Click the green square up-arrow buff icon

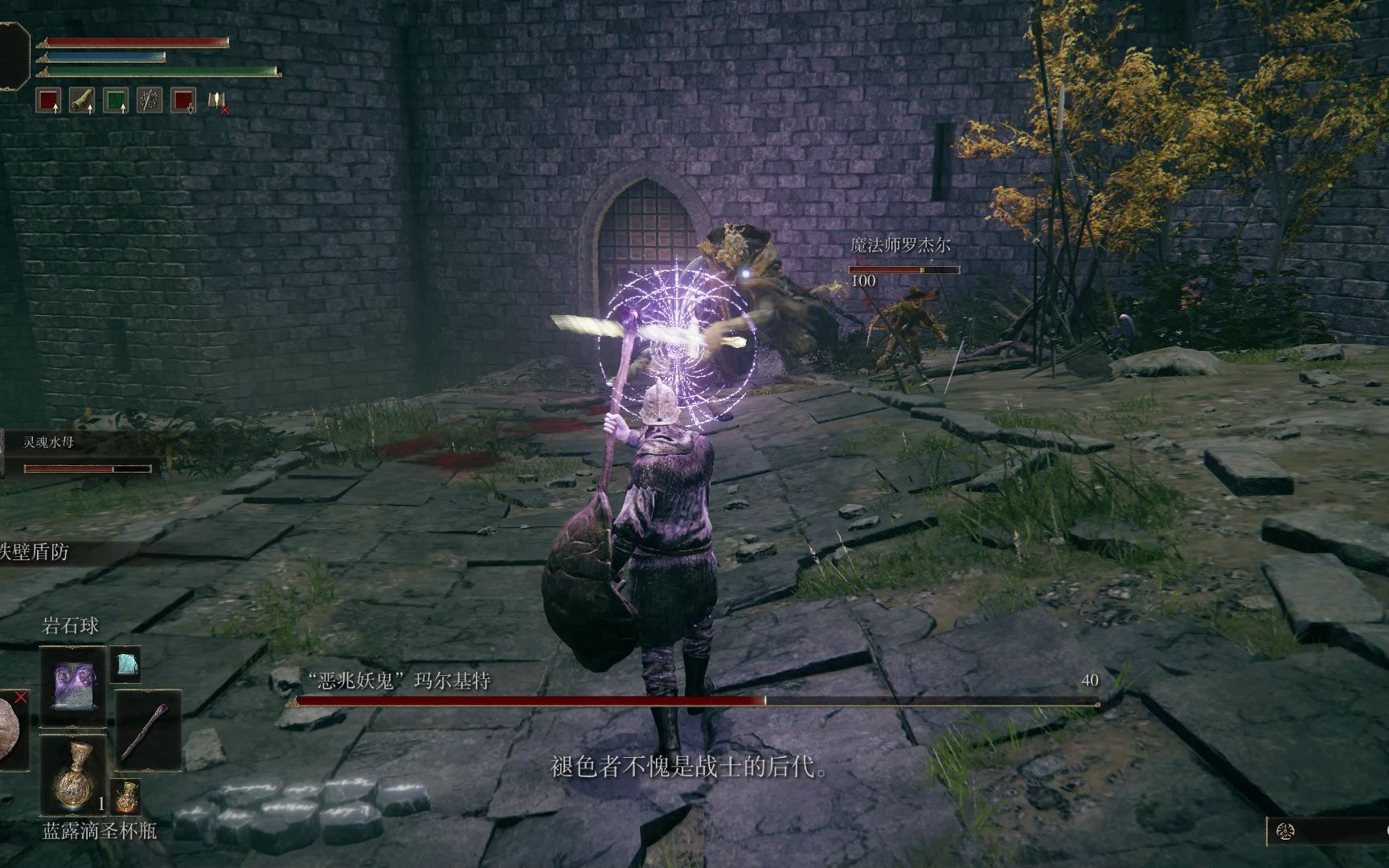(x=116, y=100)
